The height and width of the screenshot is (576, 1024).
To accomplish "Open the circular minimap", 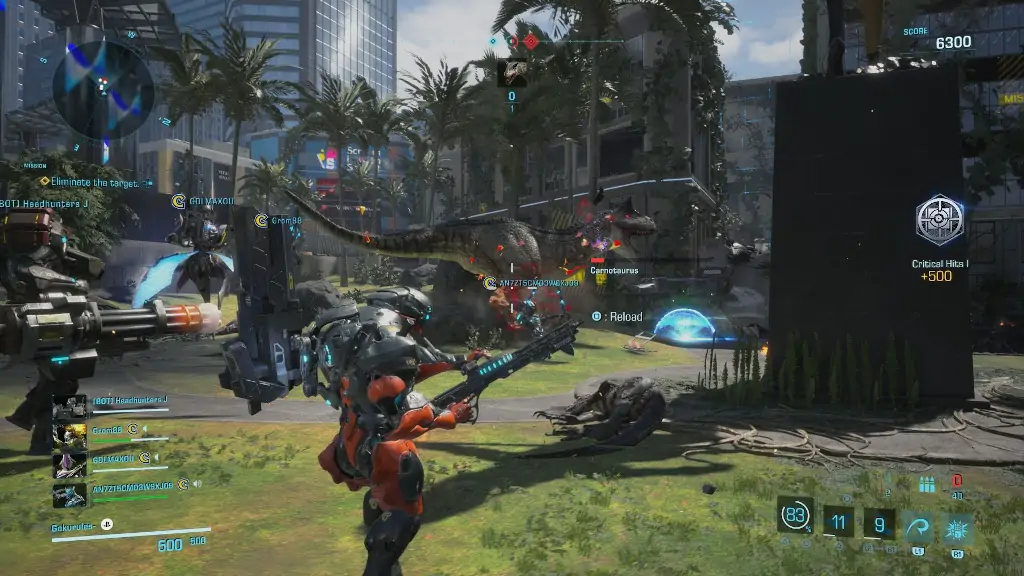I will (103, 87).
